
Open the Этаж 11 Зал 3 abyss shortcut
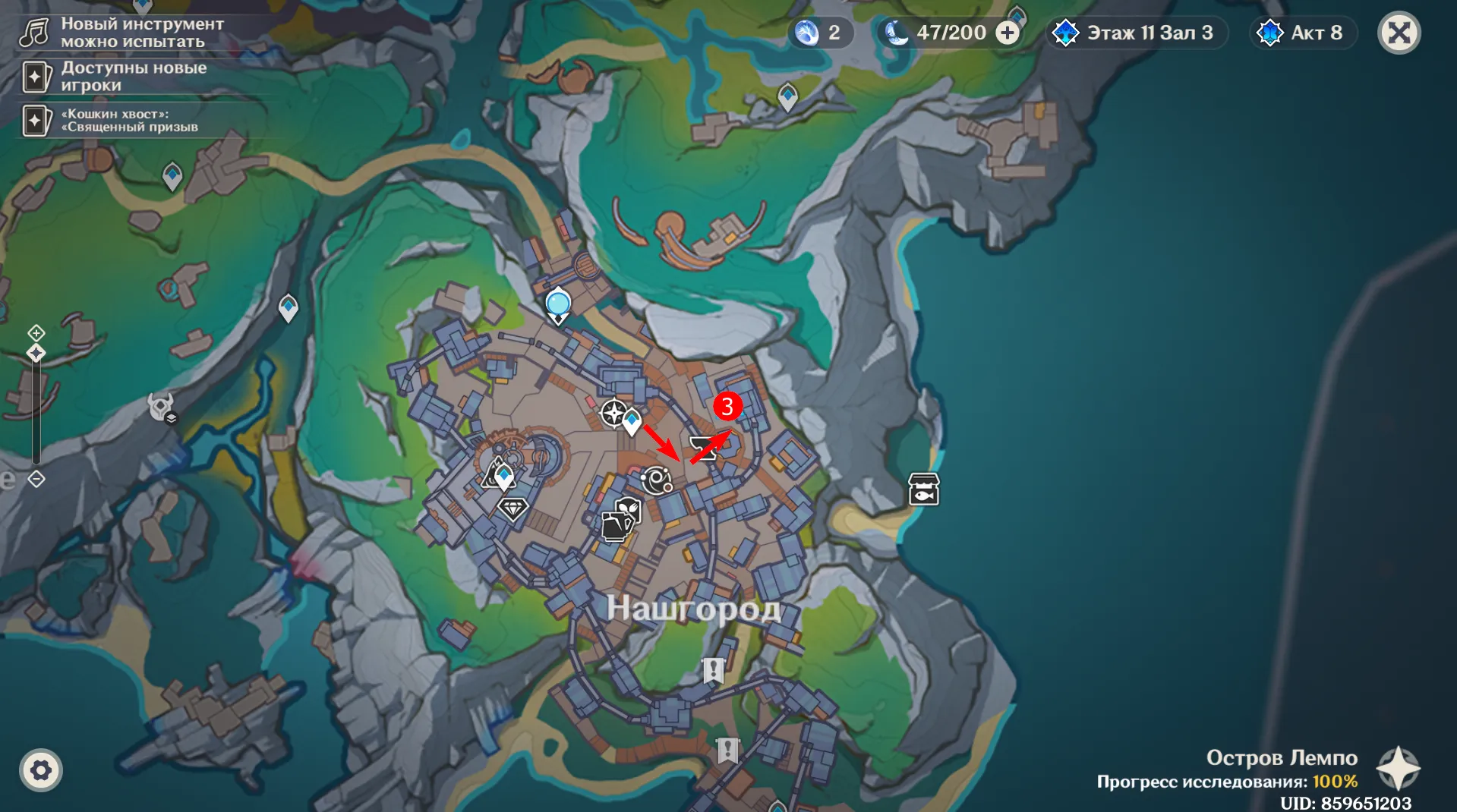pyautogui.click(x=1137, y=33)
